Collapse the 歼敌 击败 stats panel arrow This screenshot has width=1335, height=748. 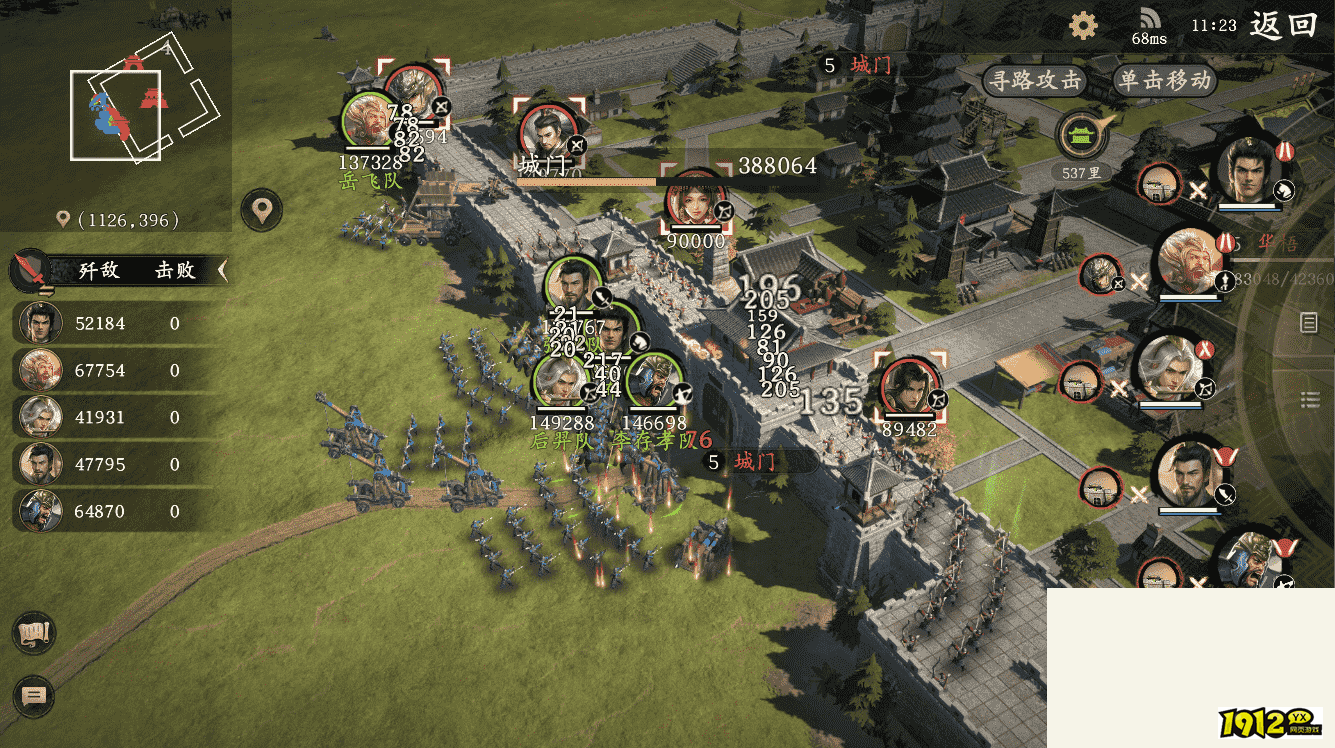222,270
